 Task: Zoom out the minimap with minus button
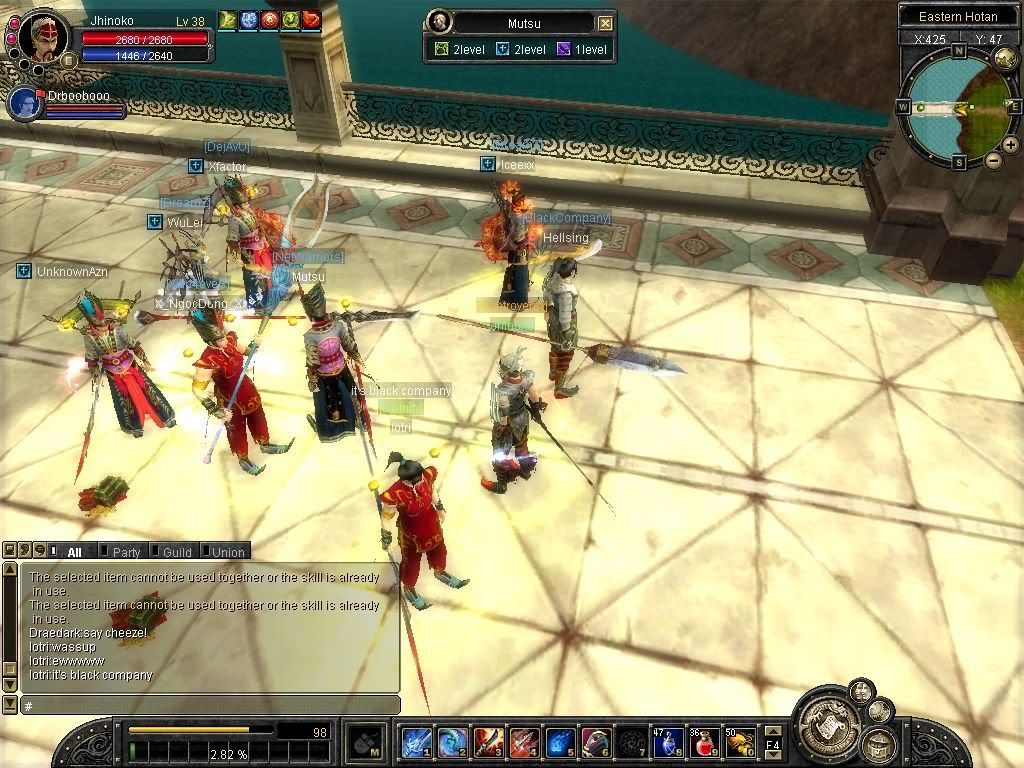(x=993, y=160)
